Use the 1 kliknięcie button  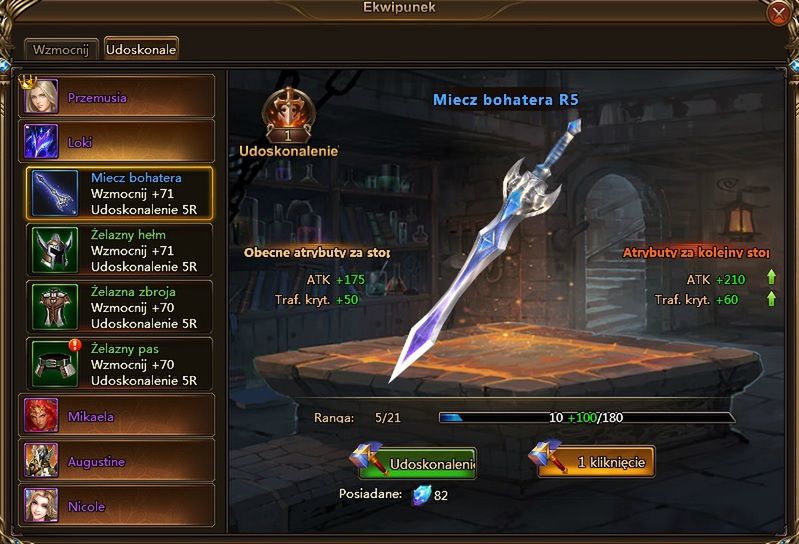tap(596, 462)
